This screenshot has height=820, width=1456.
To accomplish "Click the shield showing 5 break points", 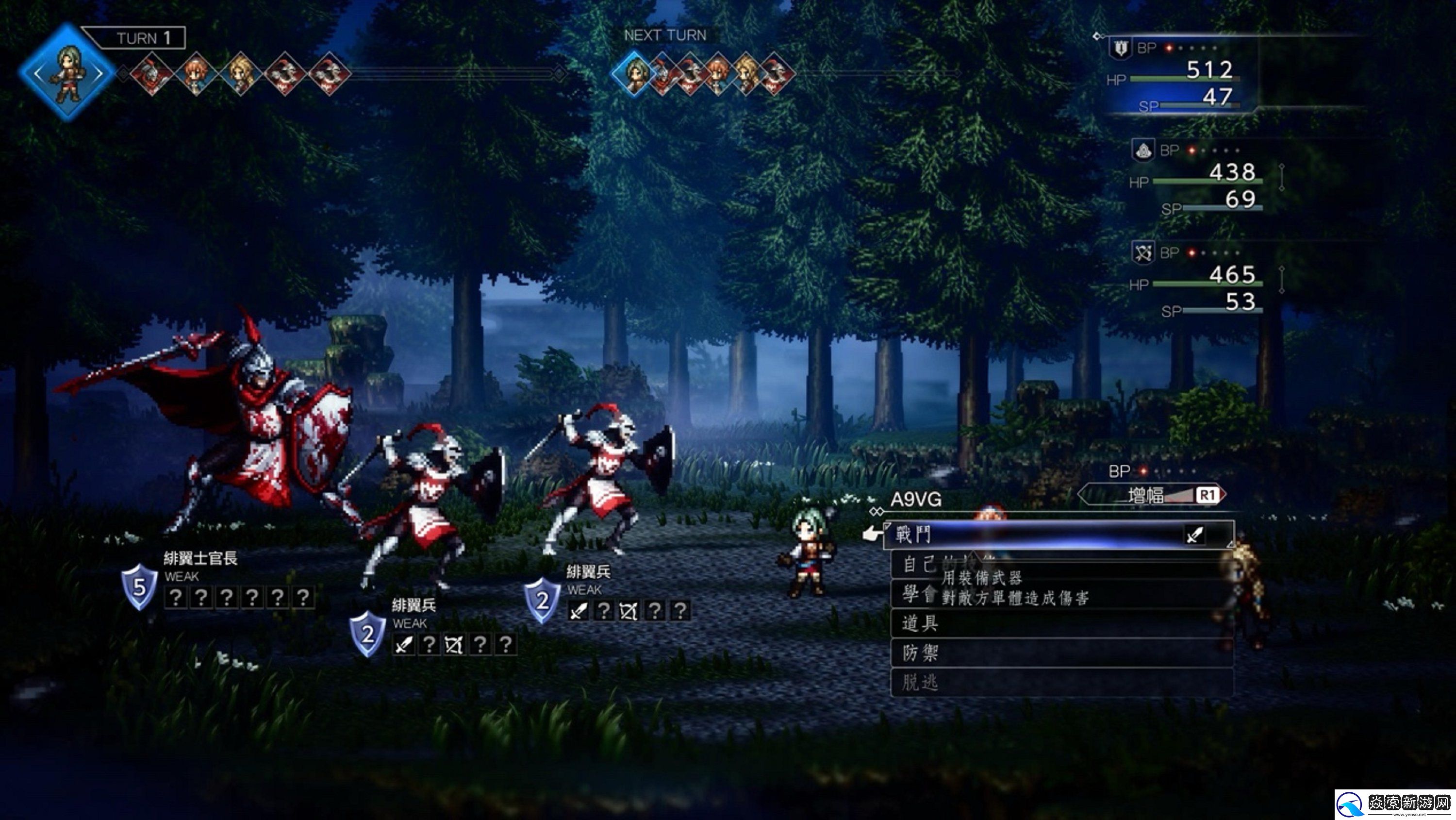I will (x=139, y=587).
